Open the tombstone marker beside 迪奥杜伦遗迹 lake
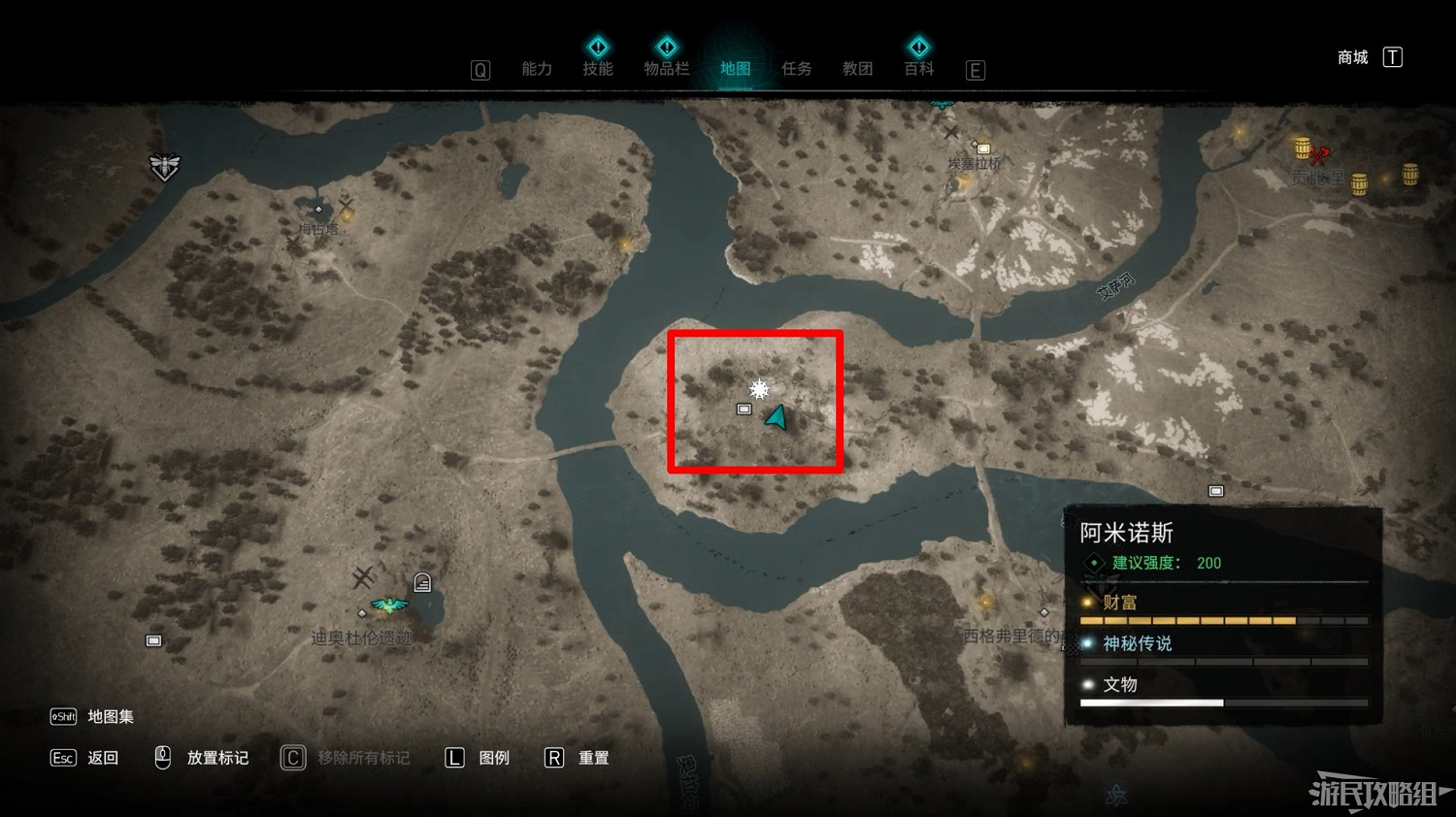The height and width of the screenshot is (817, 1456). (x=422, y=581)
